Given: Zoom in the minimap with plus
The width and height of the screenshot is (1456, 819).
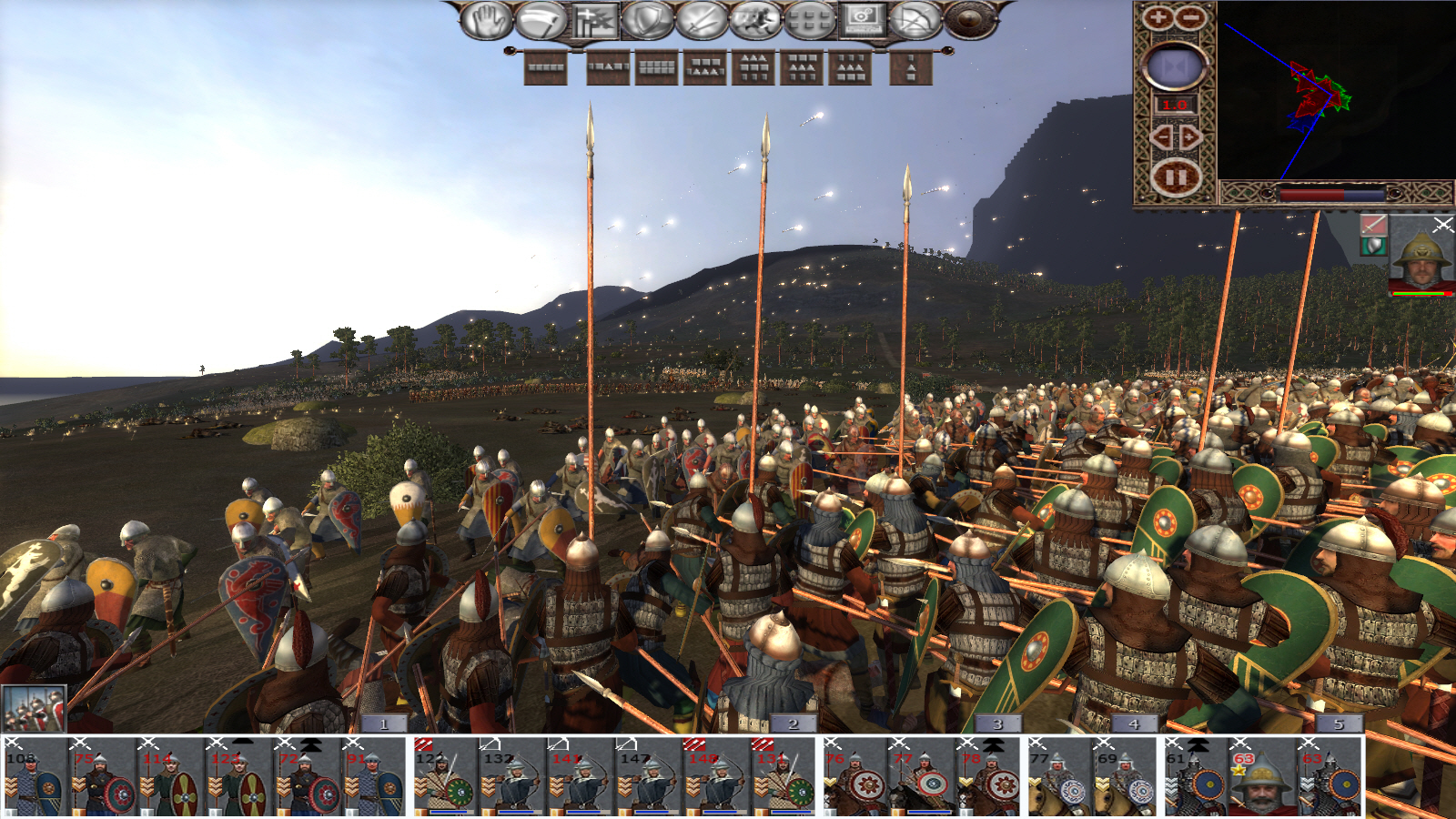Looking at the screenshot, I should click(x=1158, y=17).
